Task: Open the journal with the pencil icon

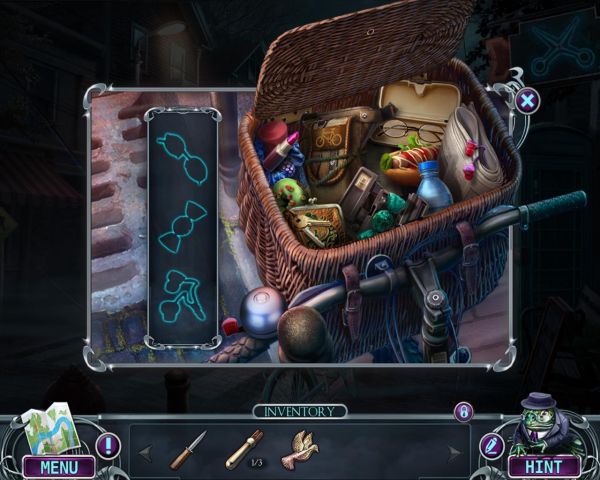Action: coord(491,445)
